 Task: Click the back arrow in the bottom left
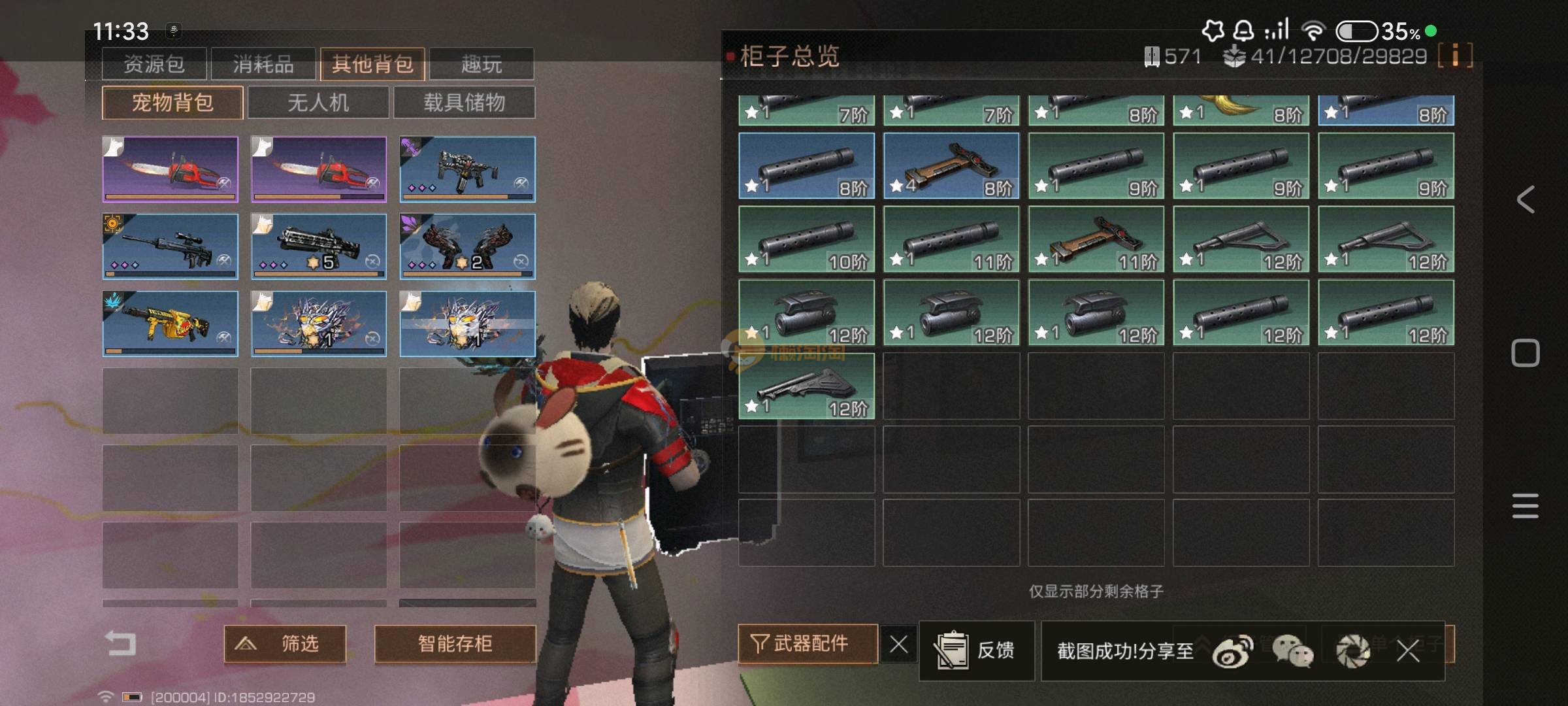tap(121, 644)
